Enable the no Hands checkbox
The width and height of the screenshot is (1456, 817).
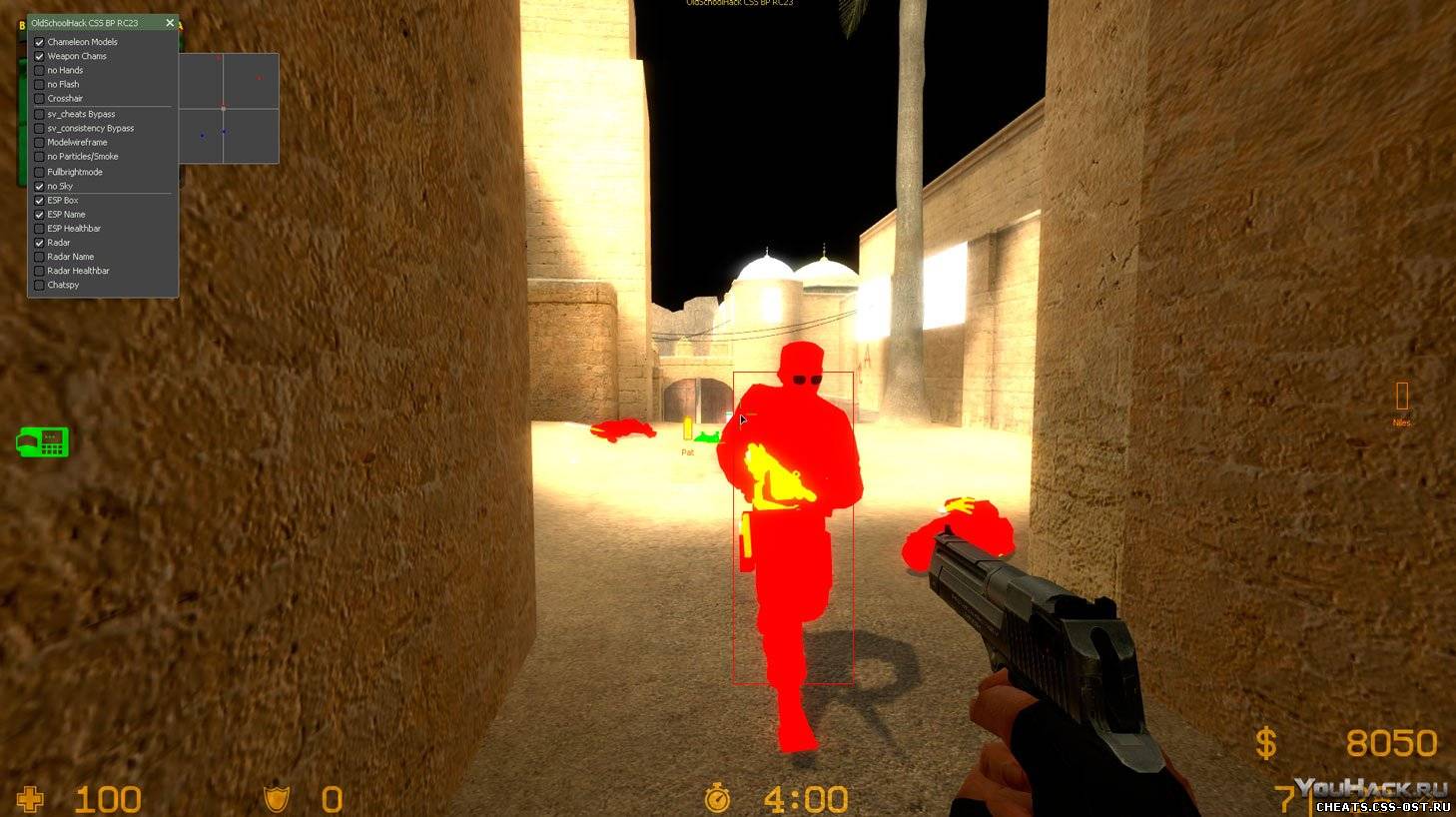click(x=39, y=71)
